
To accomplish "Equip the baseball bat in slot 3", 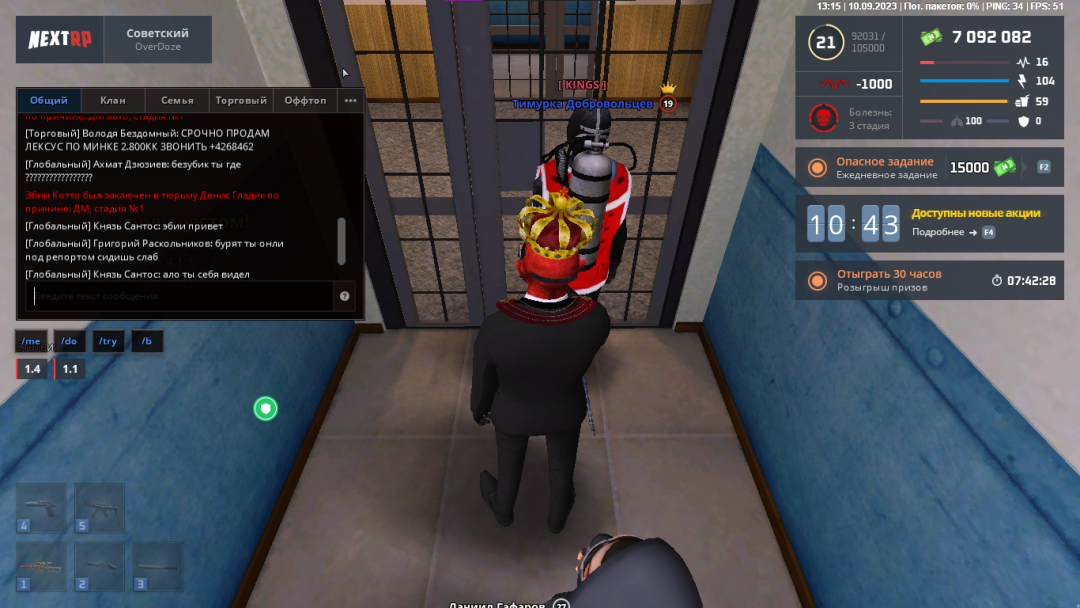I will pyautogui.click(x=158, y=567).
